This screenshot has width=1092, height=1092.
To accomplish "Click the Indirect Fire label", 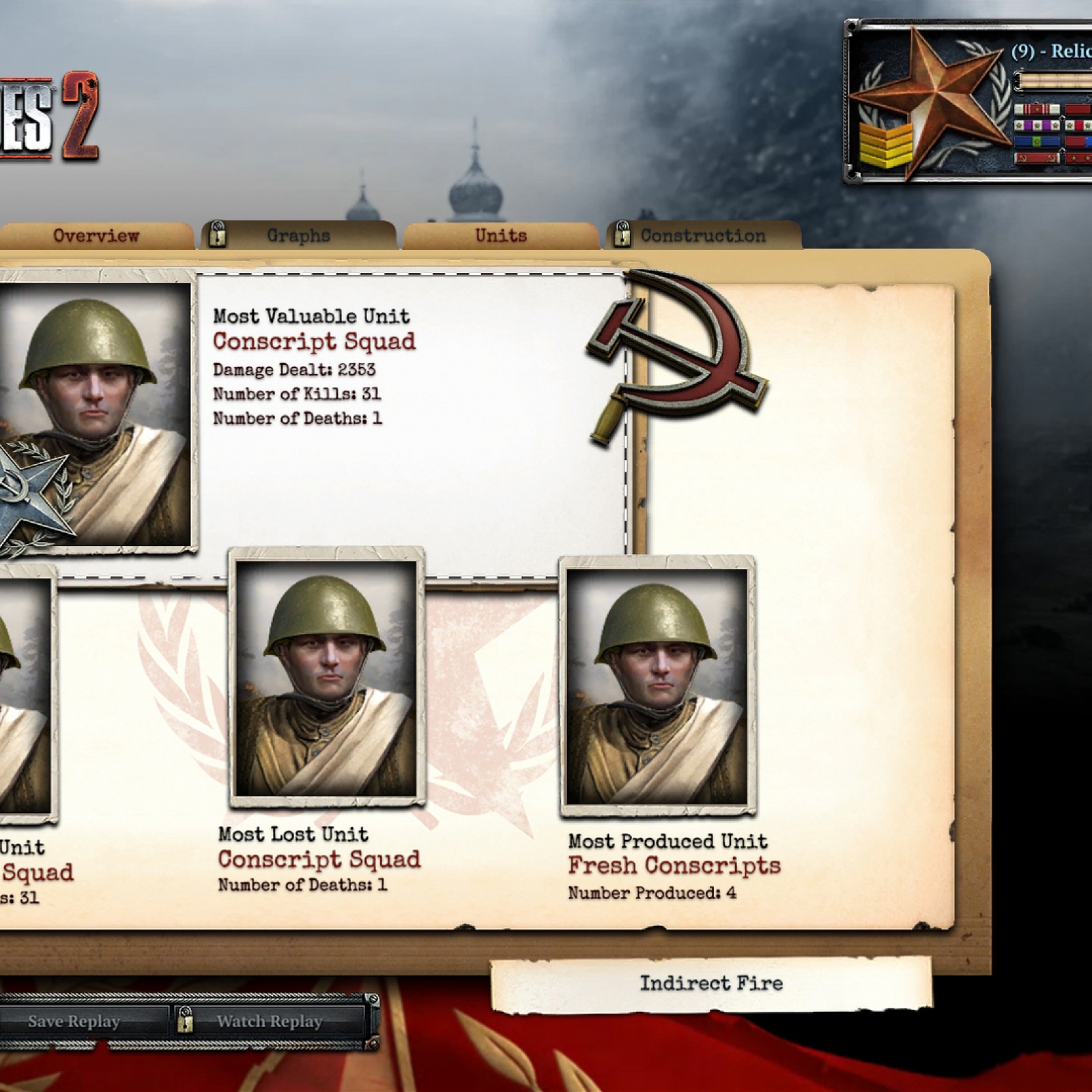I will (710, 983).
